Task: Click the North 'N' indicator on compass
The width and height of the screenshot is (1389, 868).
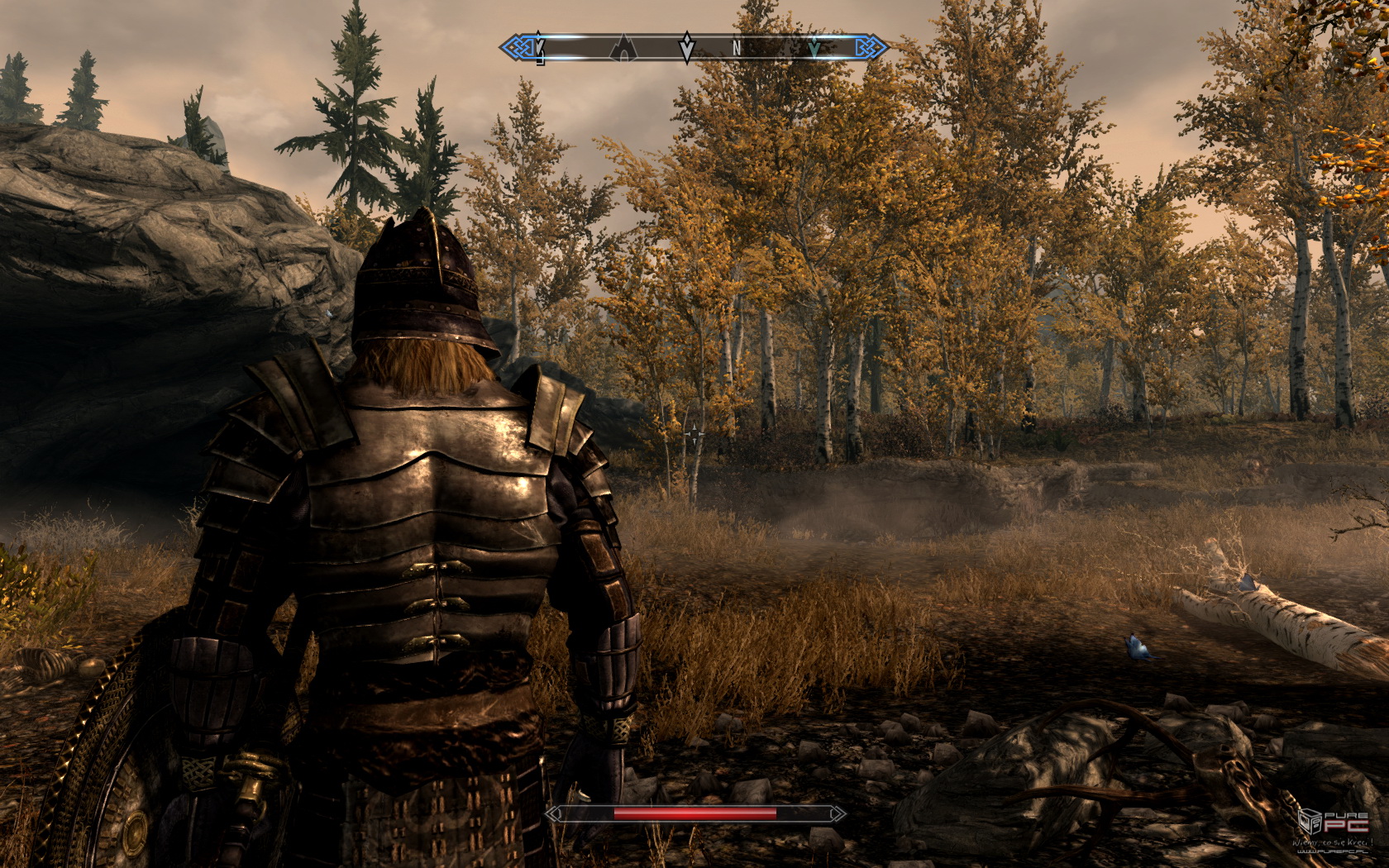Action: coord(737,49)
